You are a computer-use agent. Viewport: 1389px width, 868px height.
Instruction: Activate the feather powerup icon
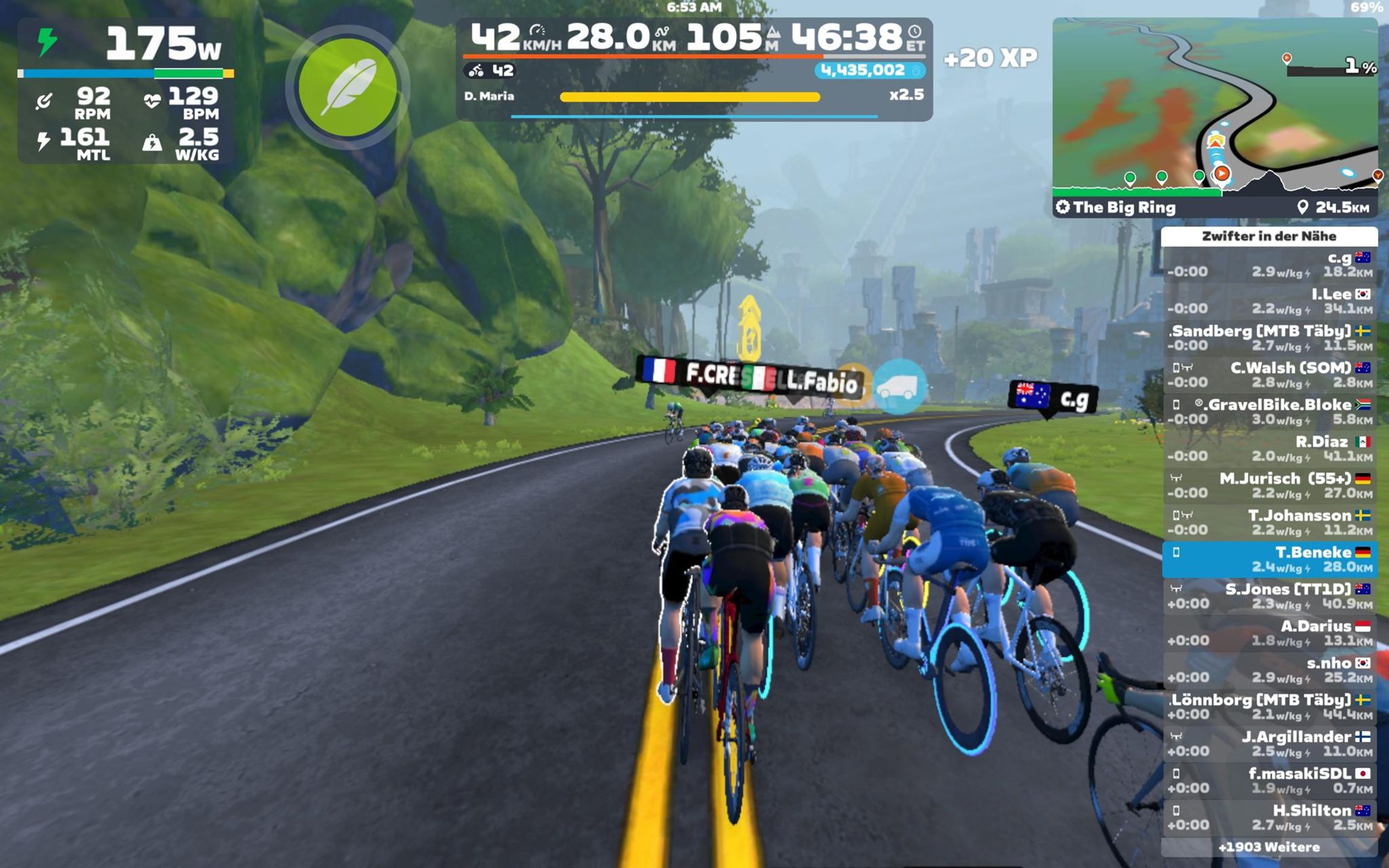click(x=347, y=87)
